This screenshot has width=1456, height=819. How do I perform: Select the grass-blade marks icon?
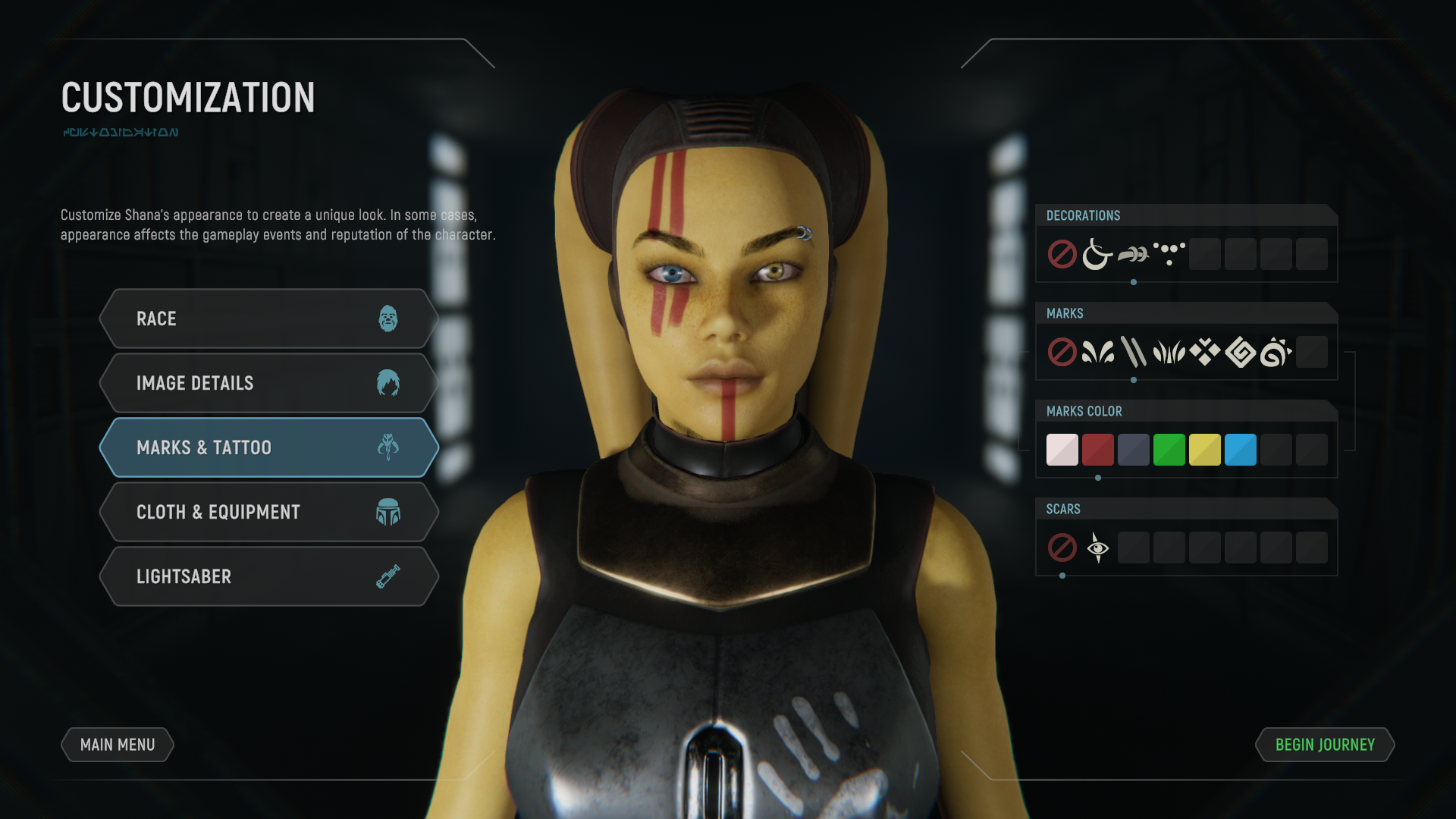[1170, 350]
